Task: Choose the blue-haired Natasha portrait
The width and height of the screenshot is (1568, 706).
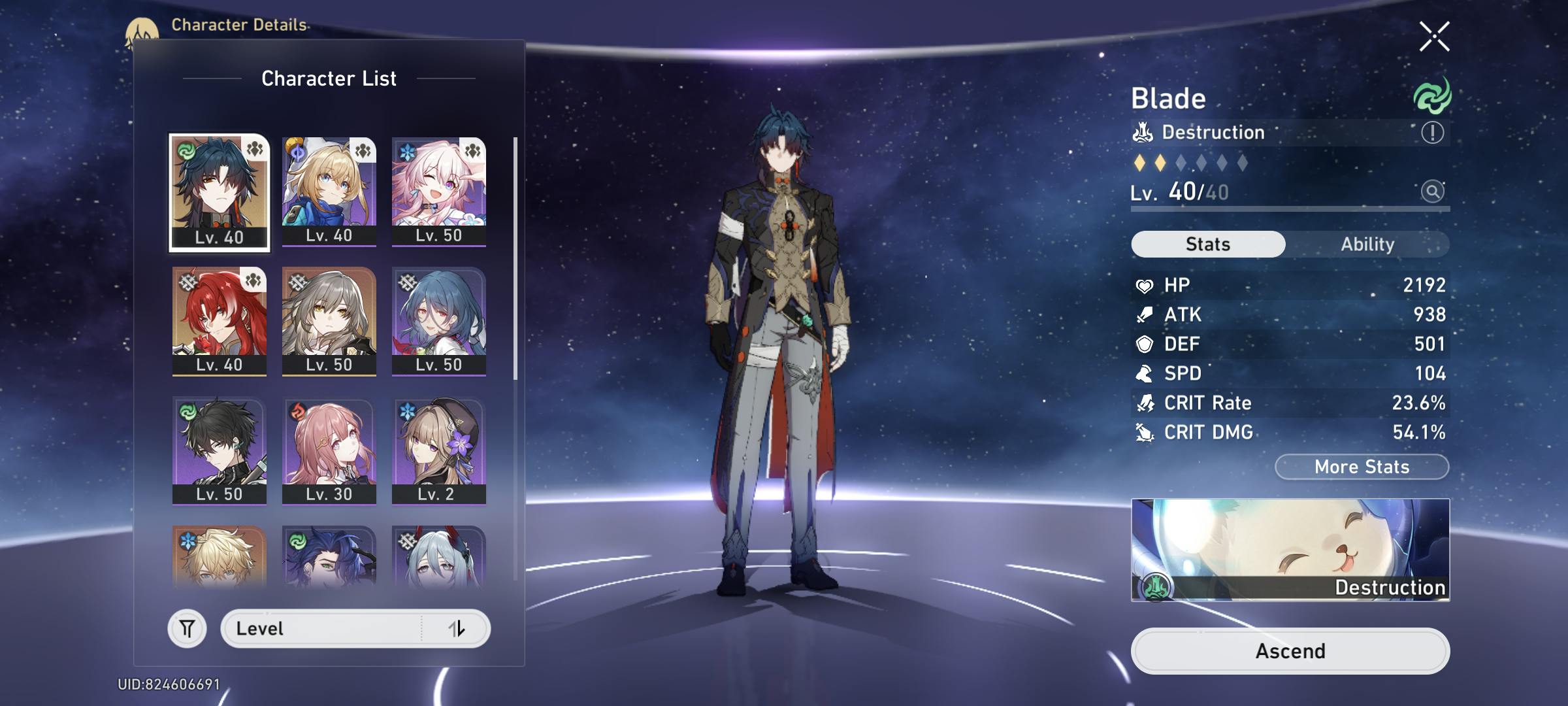Action: 438,320
